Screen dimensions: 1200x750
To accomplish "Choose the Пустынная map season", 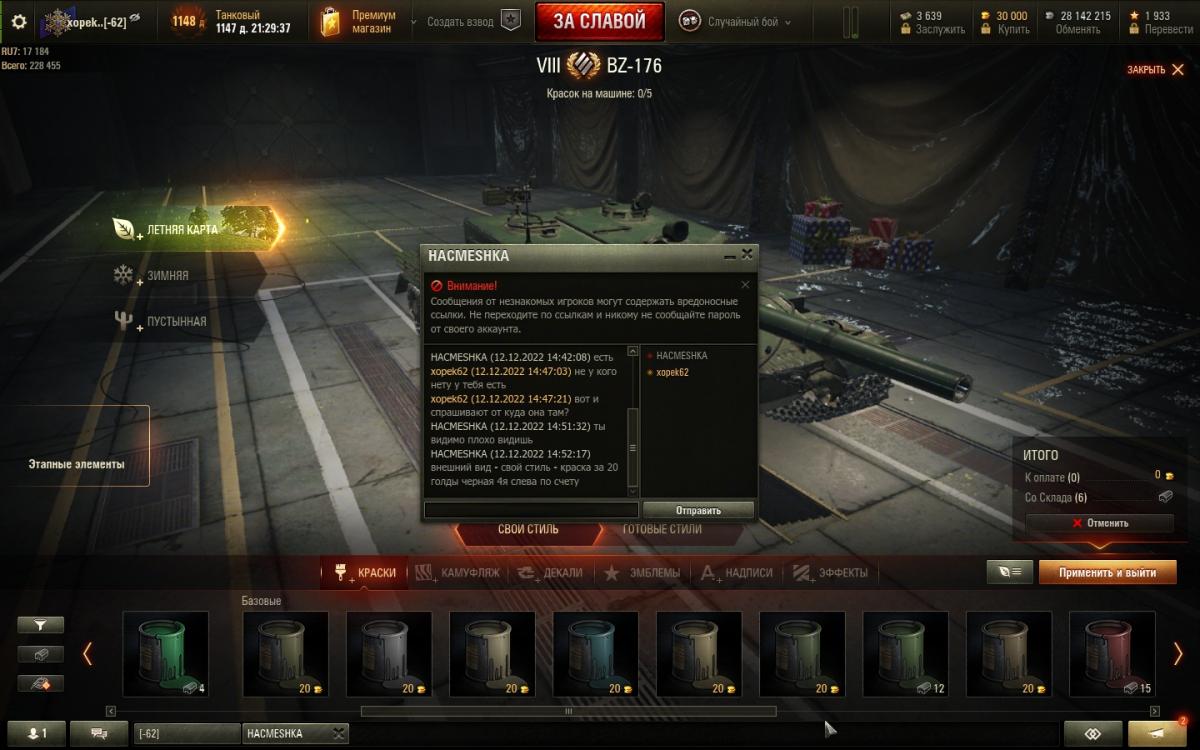I will (x=177, y=321).
